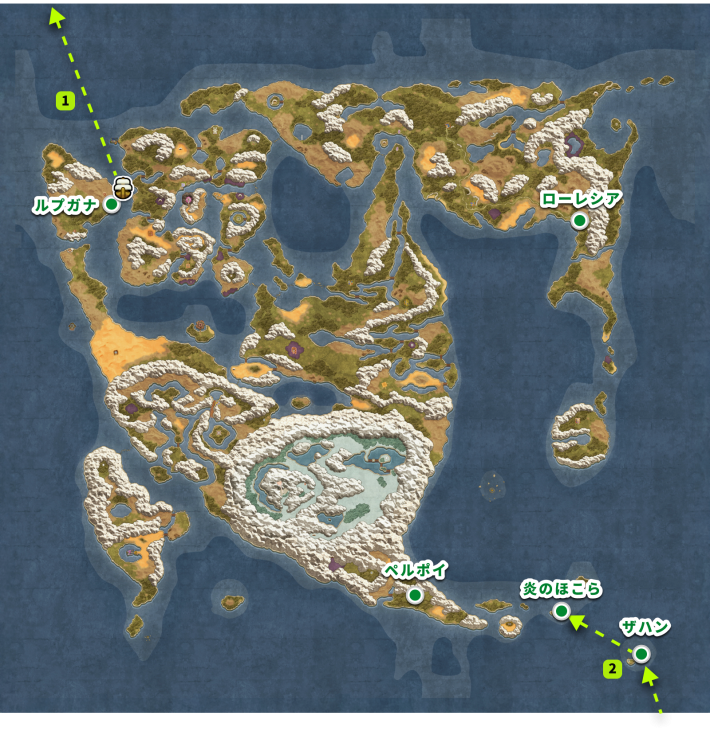Select route step number 1 badge
Screen dimensions: 710x731
(66, 100)
